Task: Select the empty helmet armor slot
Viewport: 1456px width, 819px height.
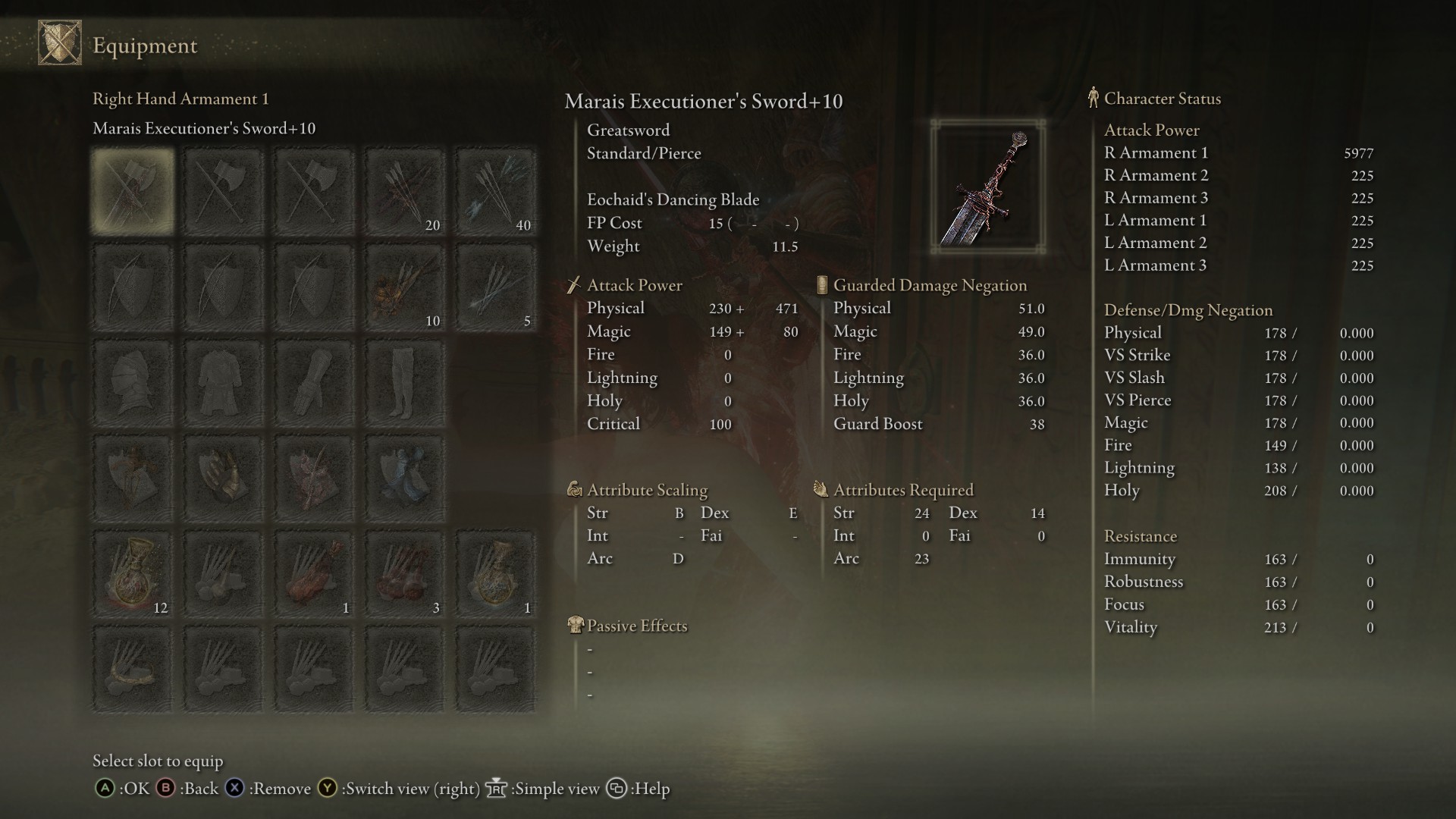Action: coord(133,383)
